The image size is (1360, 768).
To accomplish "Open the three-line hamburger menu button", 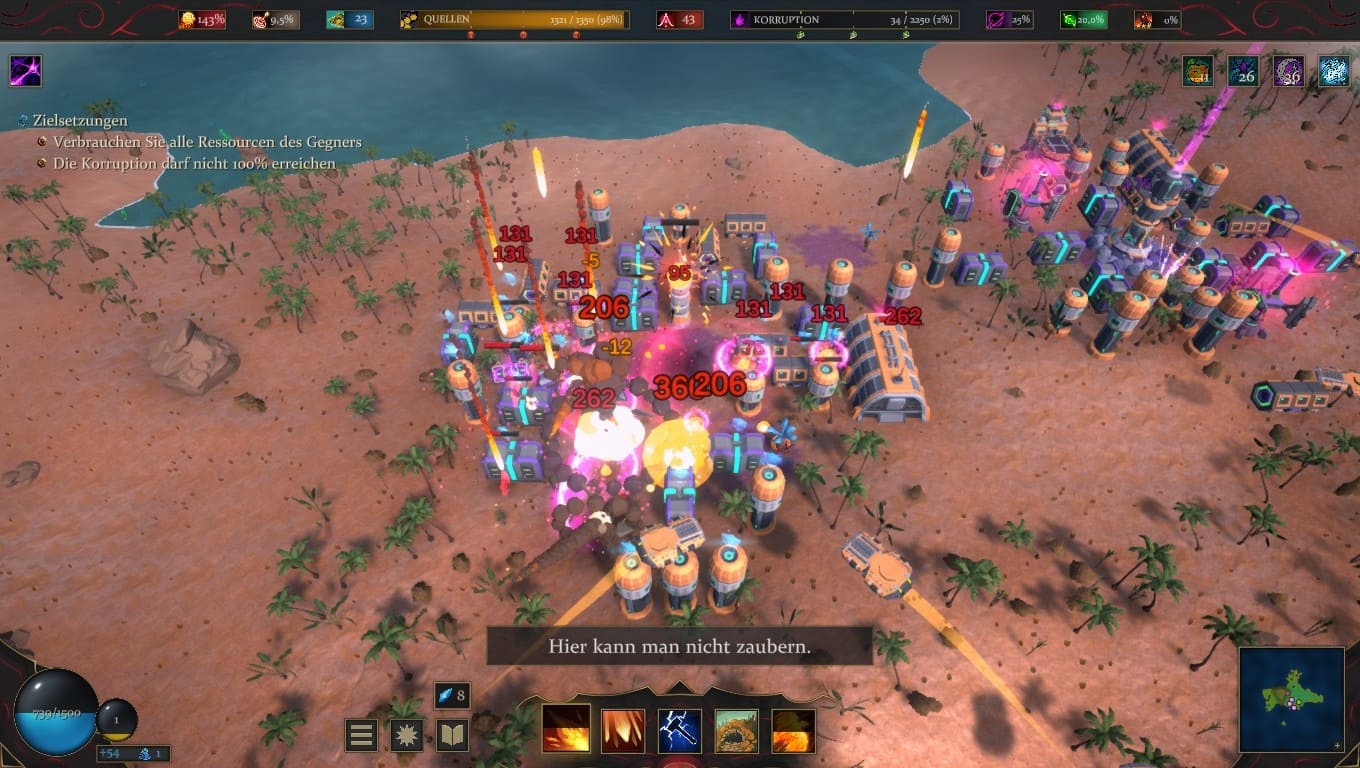I will coord(361,735).
